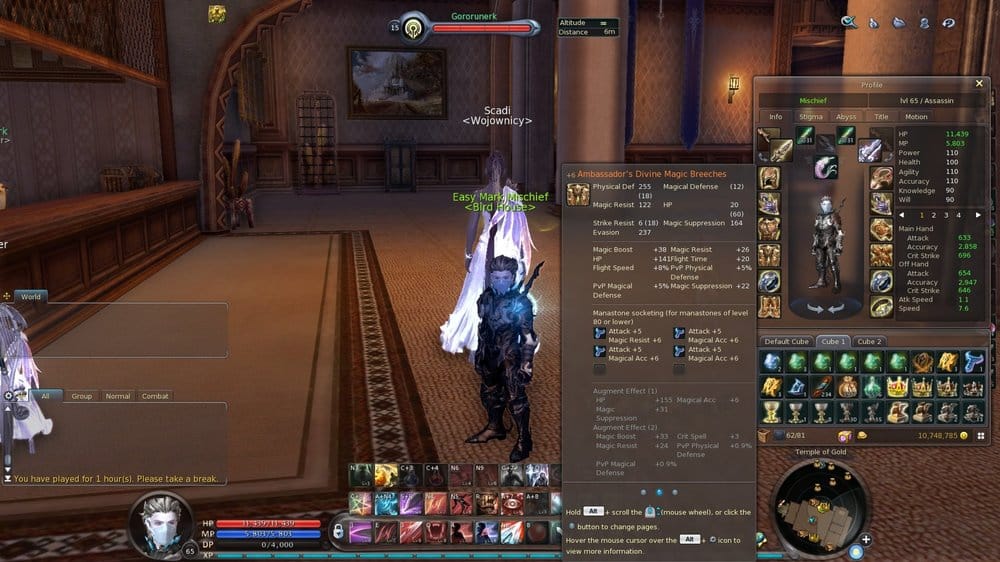Click the next stats page arrow

coord(972,214)
